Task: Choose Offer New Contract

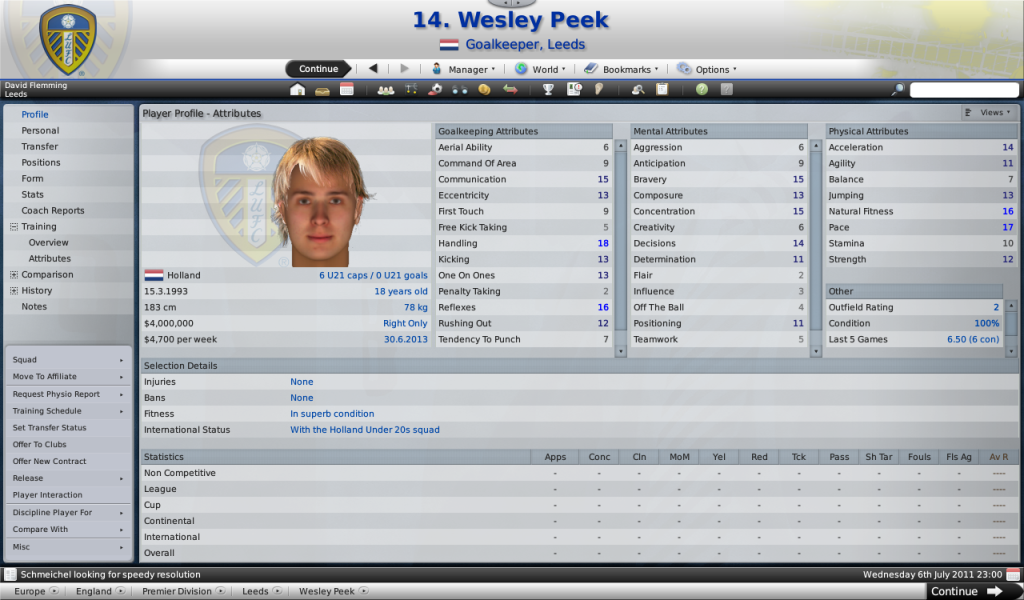Action: pos(50,462)
